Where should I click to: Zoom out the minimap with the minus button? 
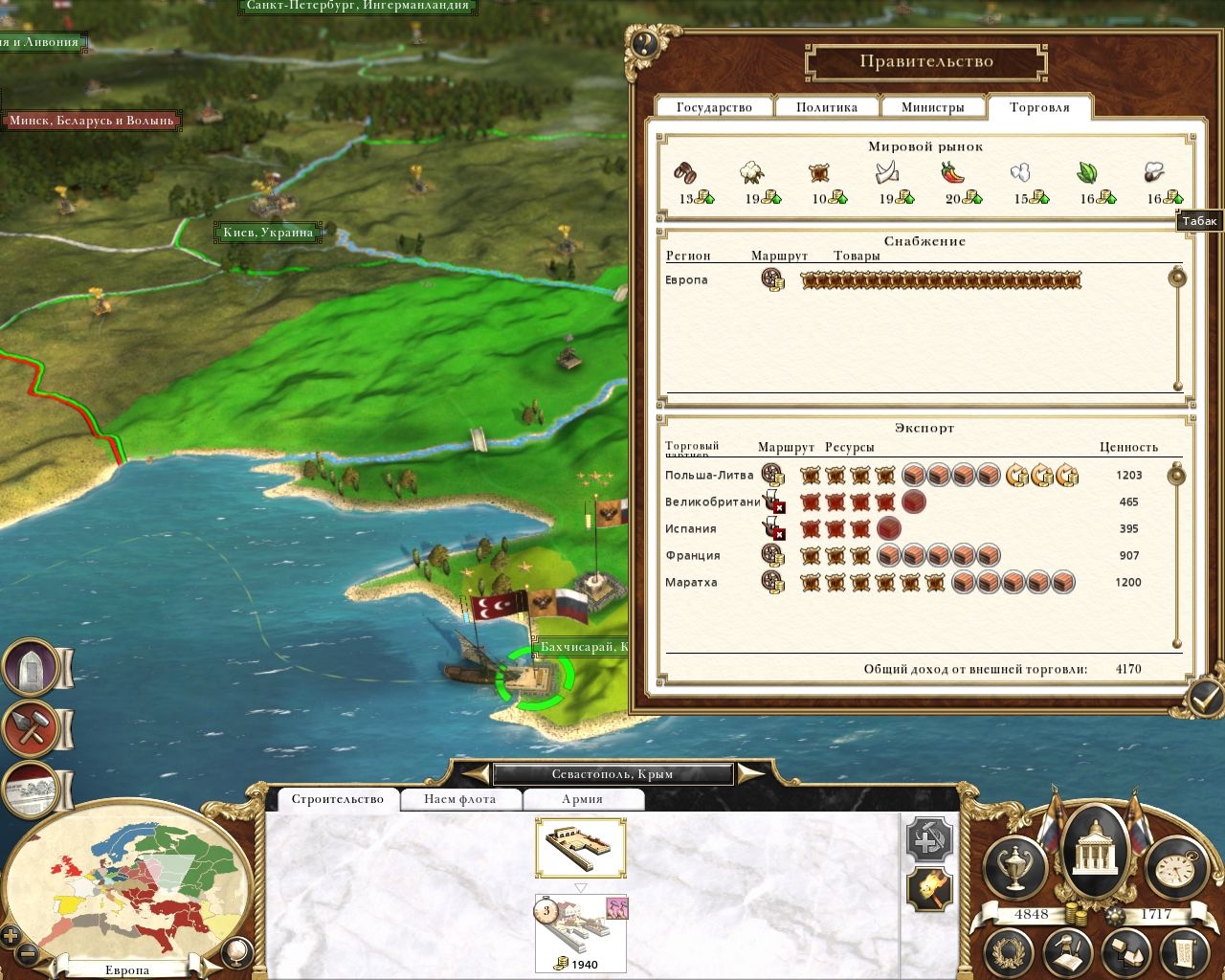click(28, 953)
